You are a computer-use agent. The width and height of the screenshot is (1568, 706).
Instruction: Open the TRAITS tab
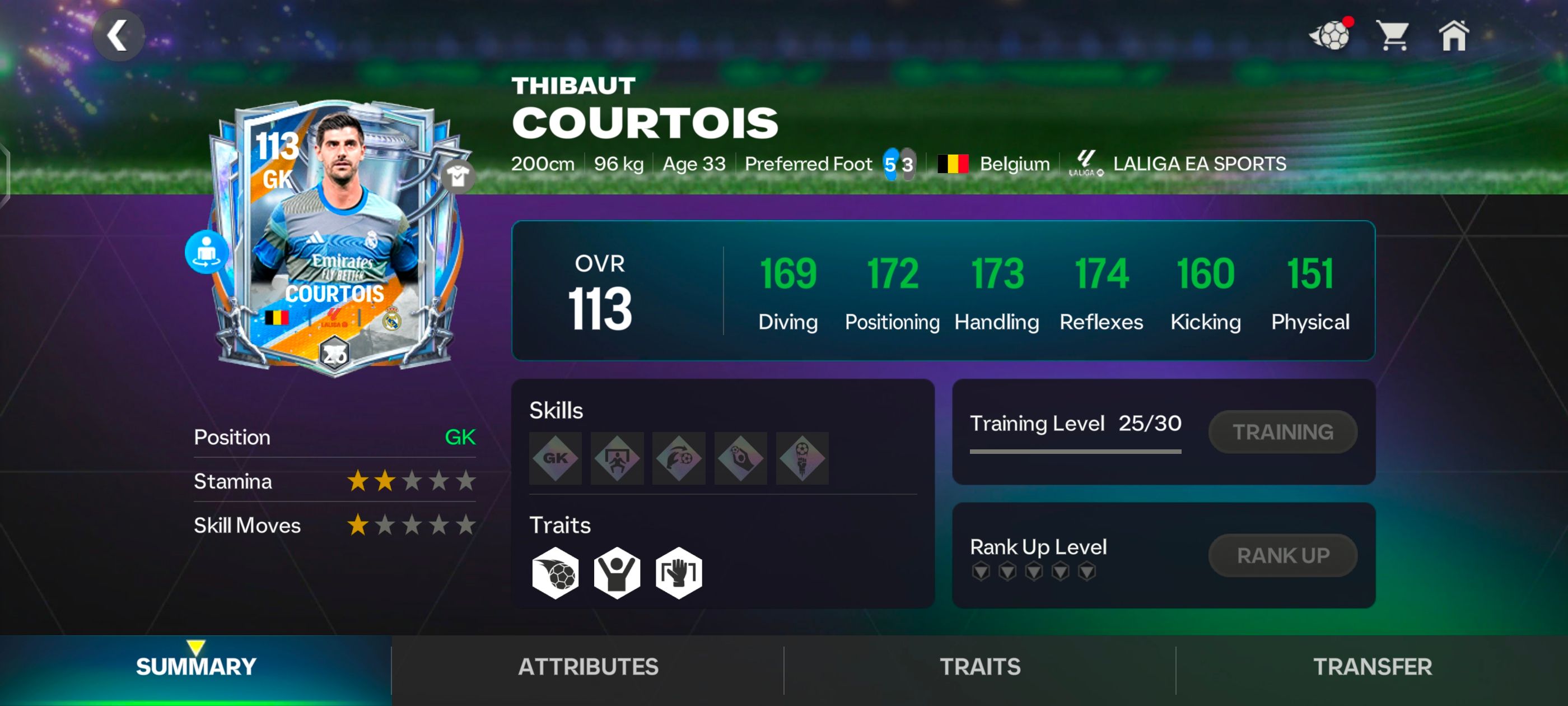pyautogui.click(x=980, y=667)
